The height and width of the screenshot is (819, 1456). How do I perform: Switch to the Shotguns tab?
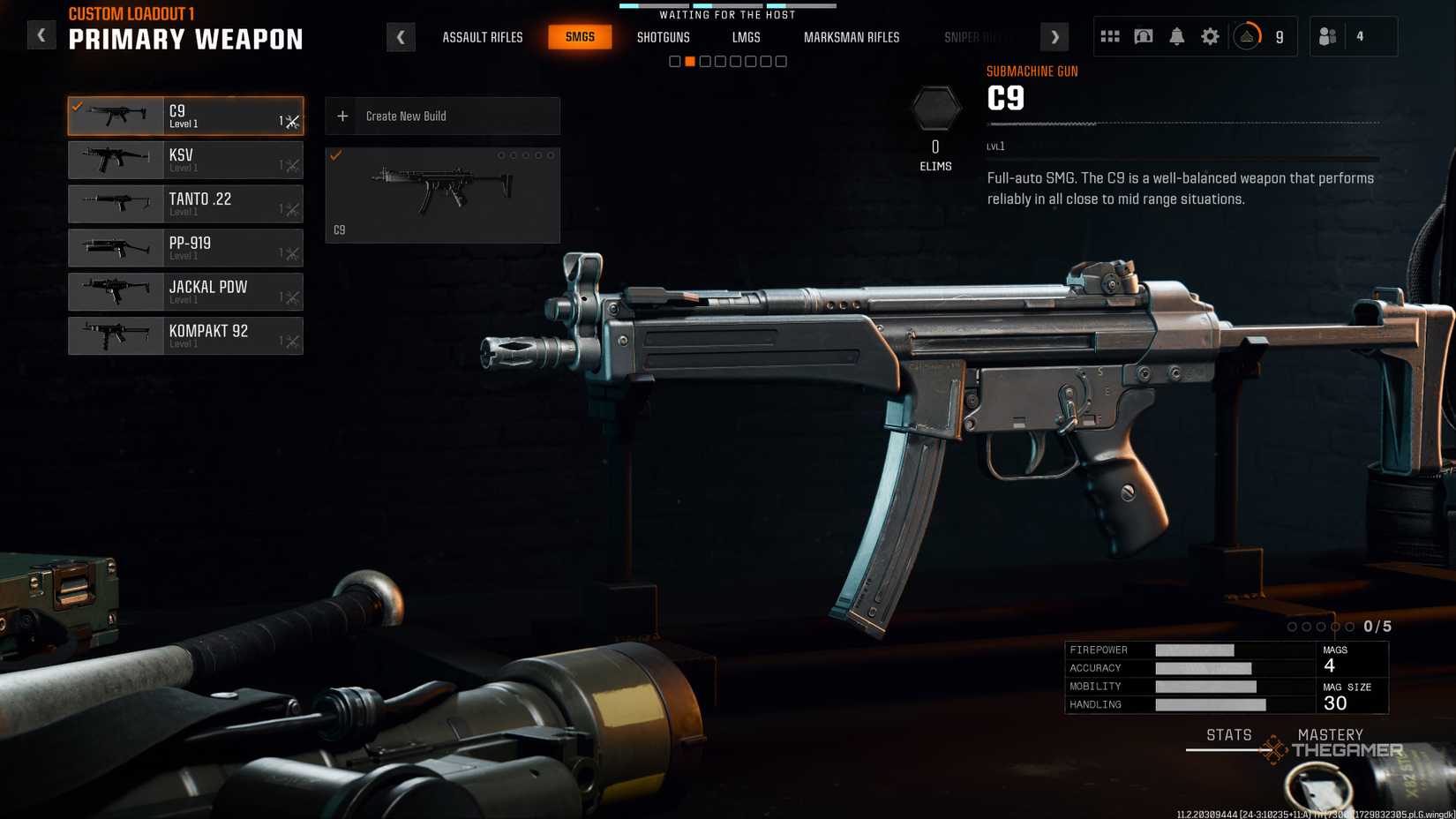pyautogui.click(x=664, y=37)
